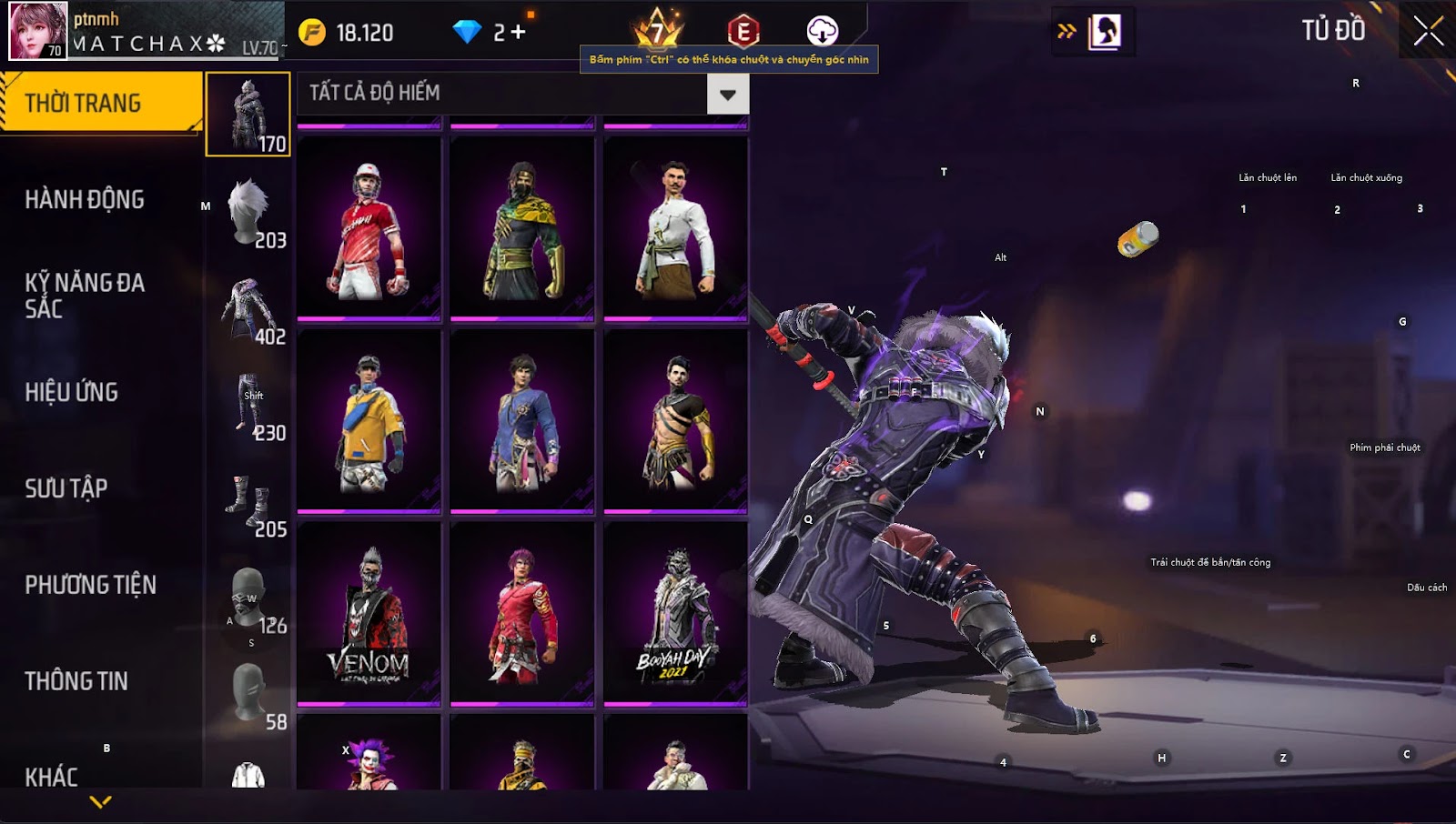Select the Booyah Day 2021 outfit
The height and width of the screenshot is (824, 1456).
pyautogui.click(x=675, y=614)
